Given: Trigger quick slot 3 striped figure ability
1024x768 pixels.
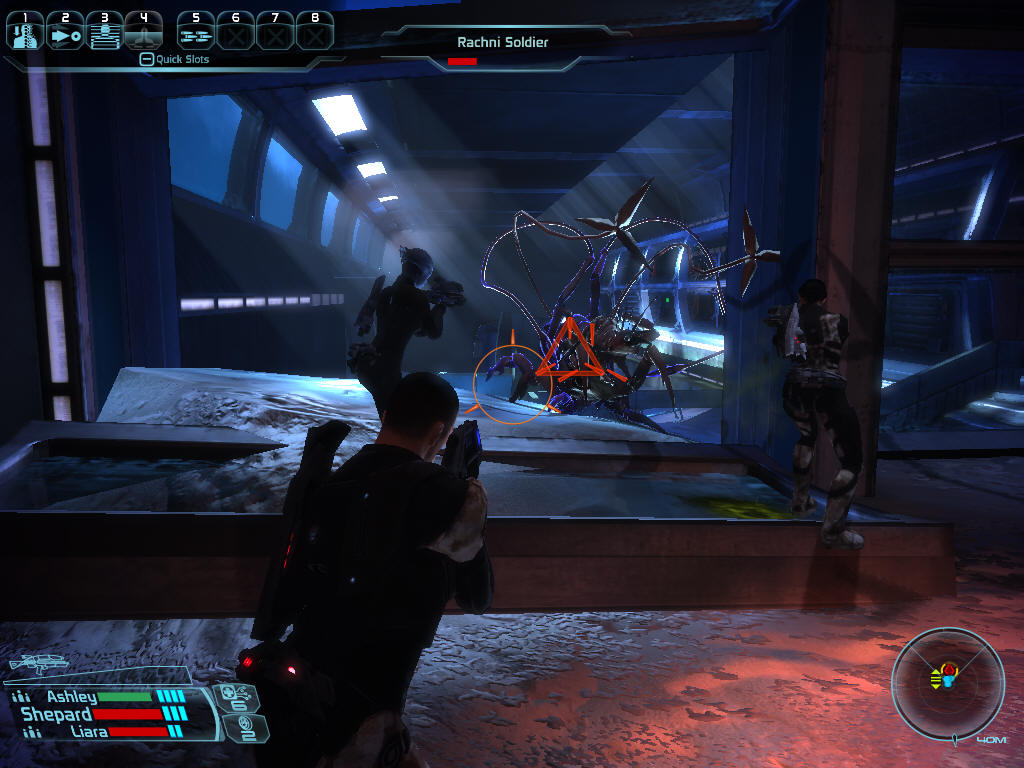Looking at the screenshot, I should pyautogui.click(x=104, y=32).
